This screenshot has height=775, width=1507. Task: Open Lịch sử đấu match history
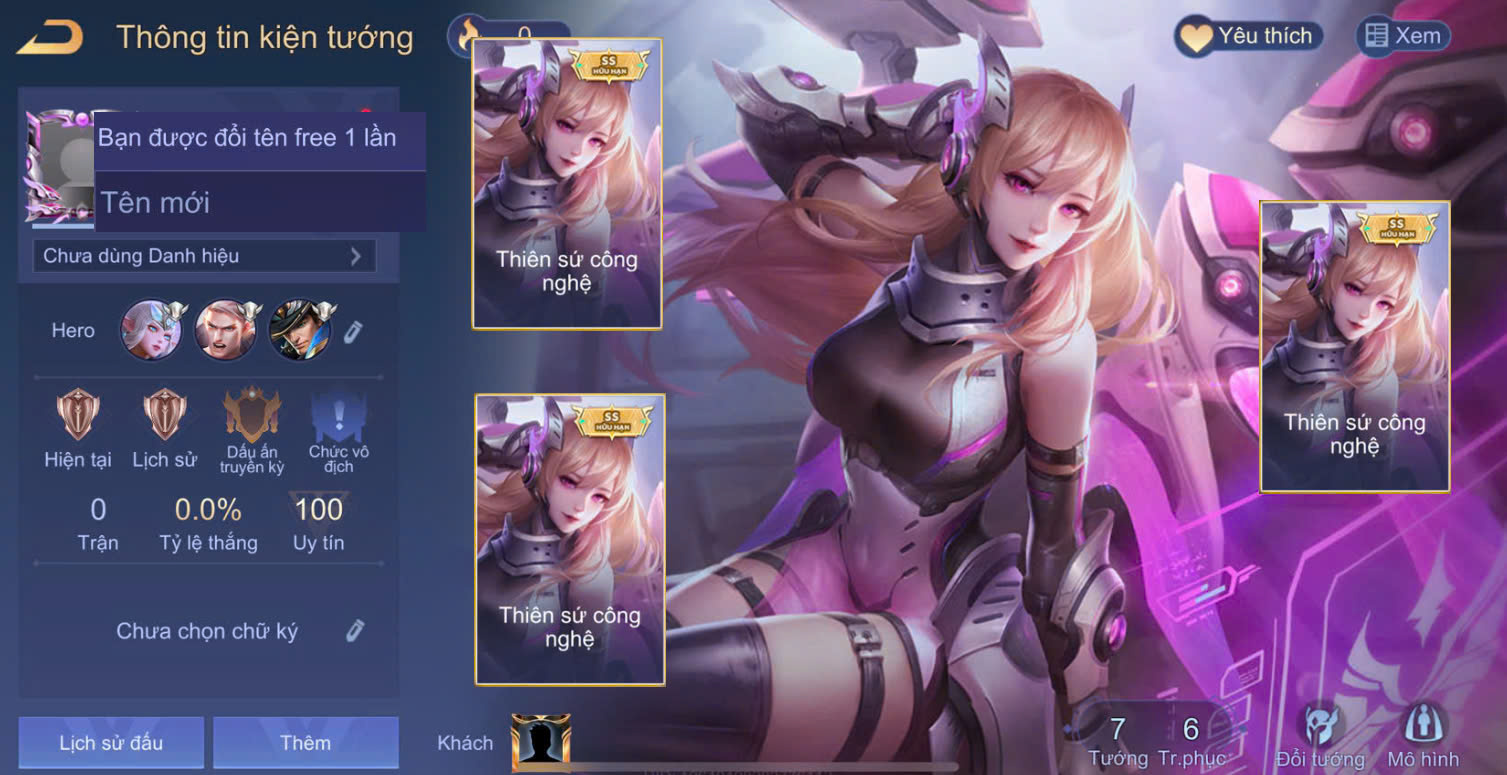coord(111,743)
